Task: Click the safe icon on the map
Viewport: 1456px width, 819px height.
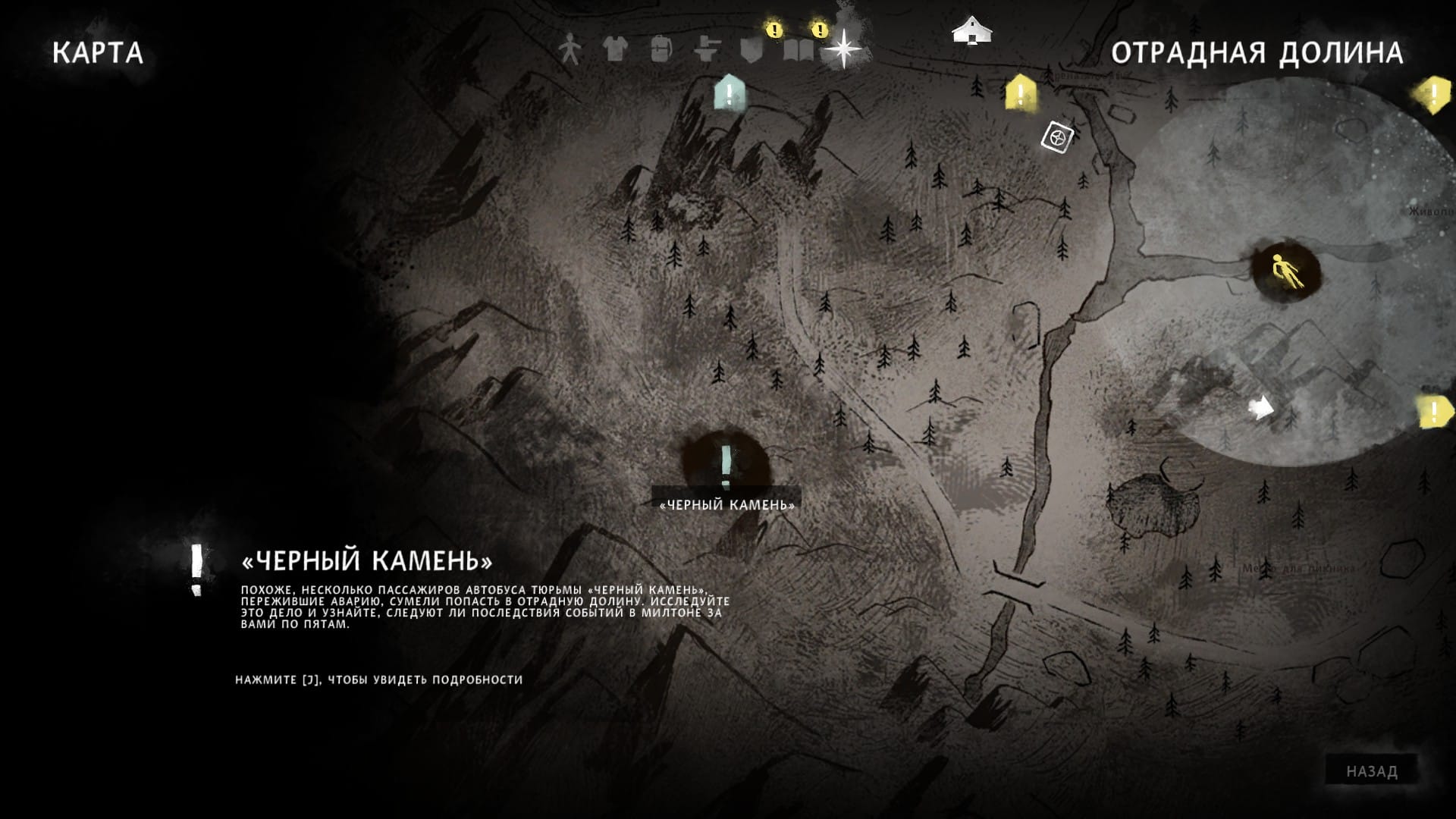Action: [1056, 137]
